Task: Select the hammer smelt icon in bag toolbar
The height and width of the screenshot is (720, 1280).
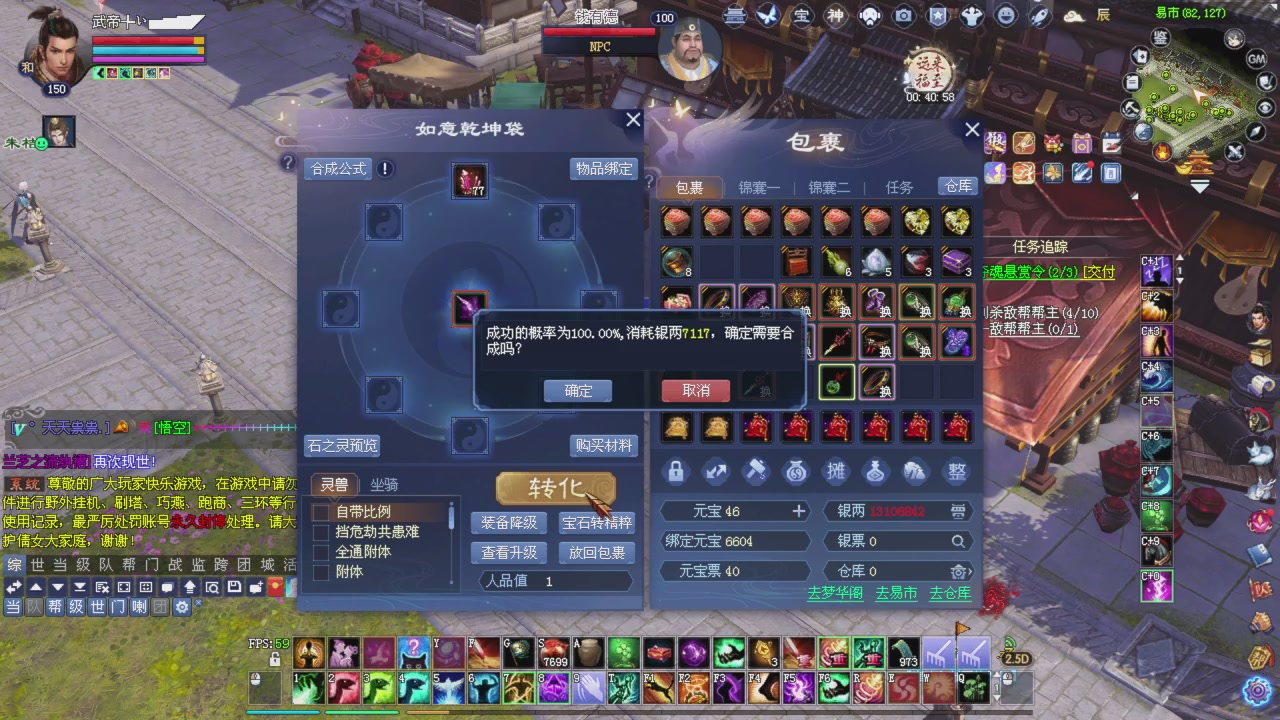Action: click(x=756, y=471)
